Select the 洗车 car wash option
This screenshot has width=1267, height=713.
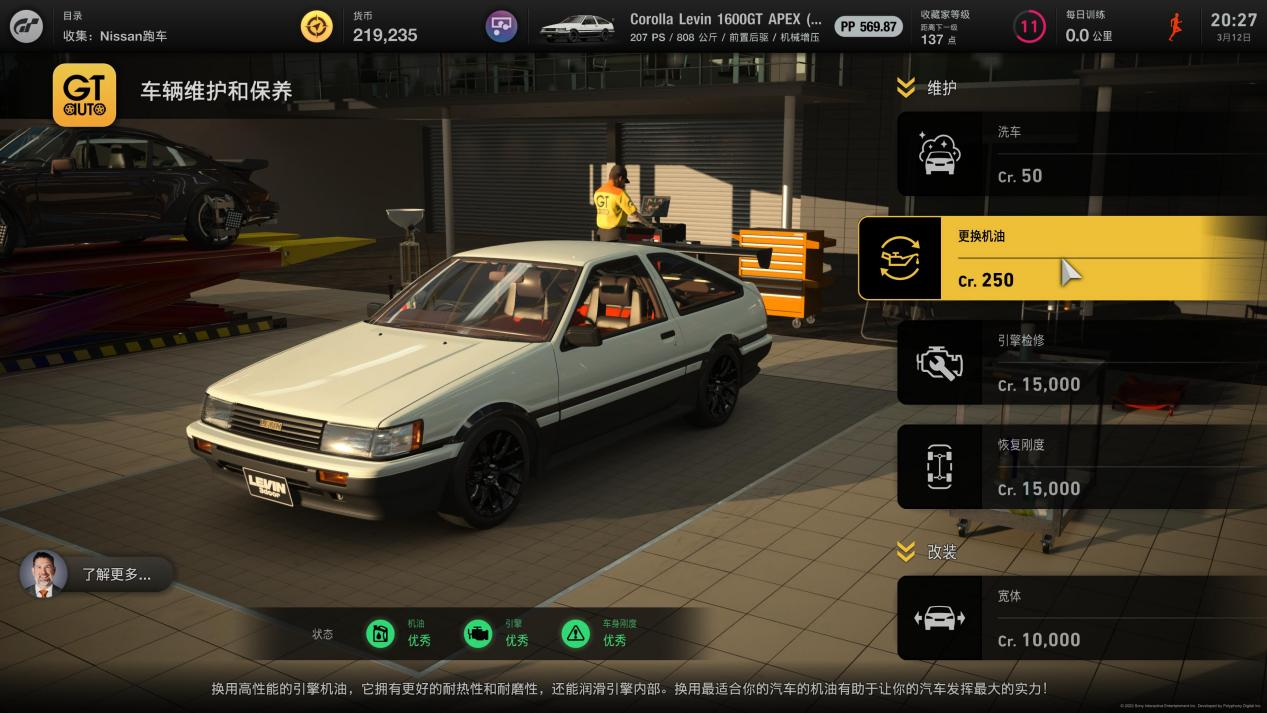(1080, 154)
